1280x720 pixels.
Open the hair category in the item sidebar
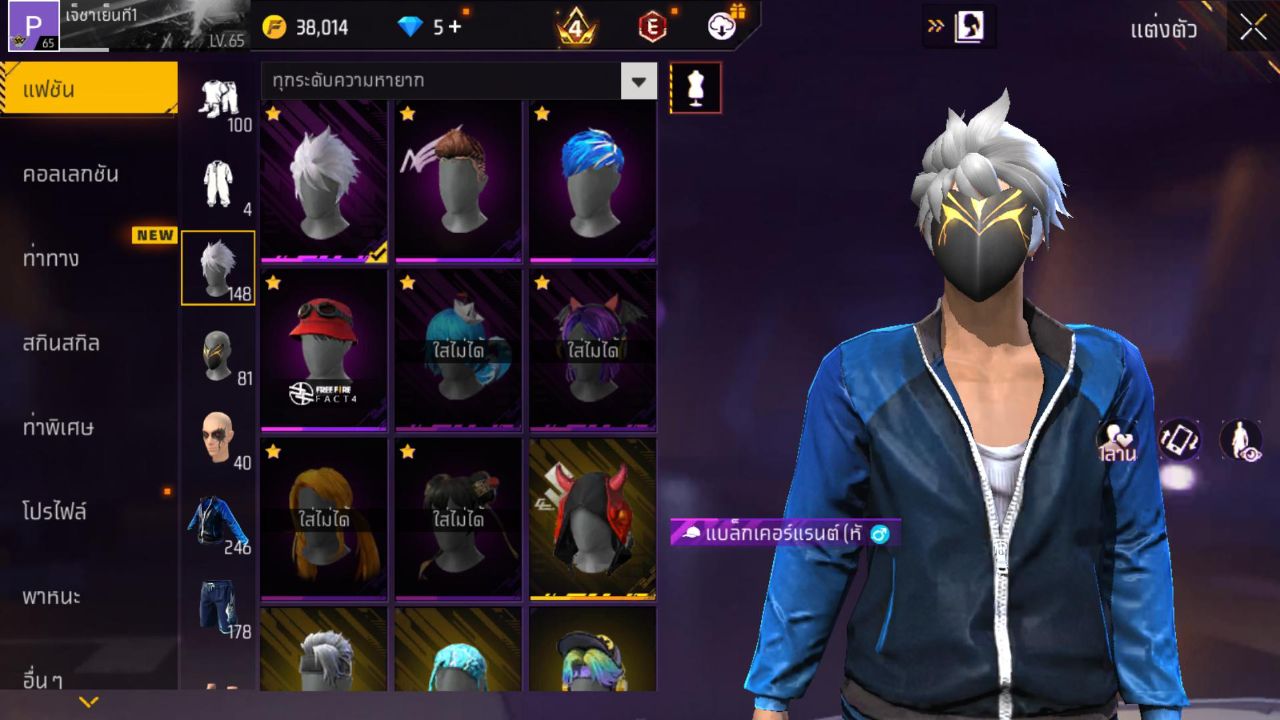[218, 265]
